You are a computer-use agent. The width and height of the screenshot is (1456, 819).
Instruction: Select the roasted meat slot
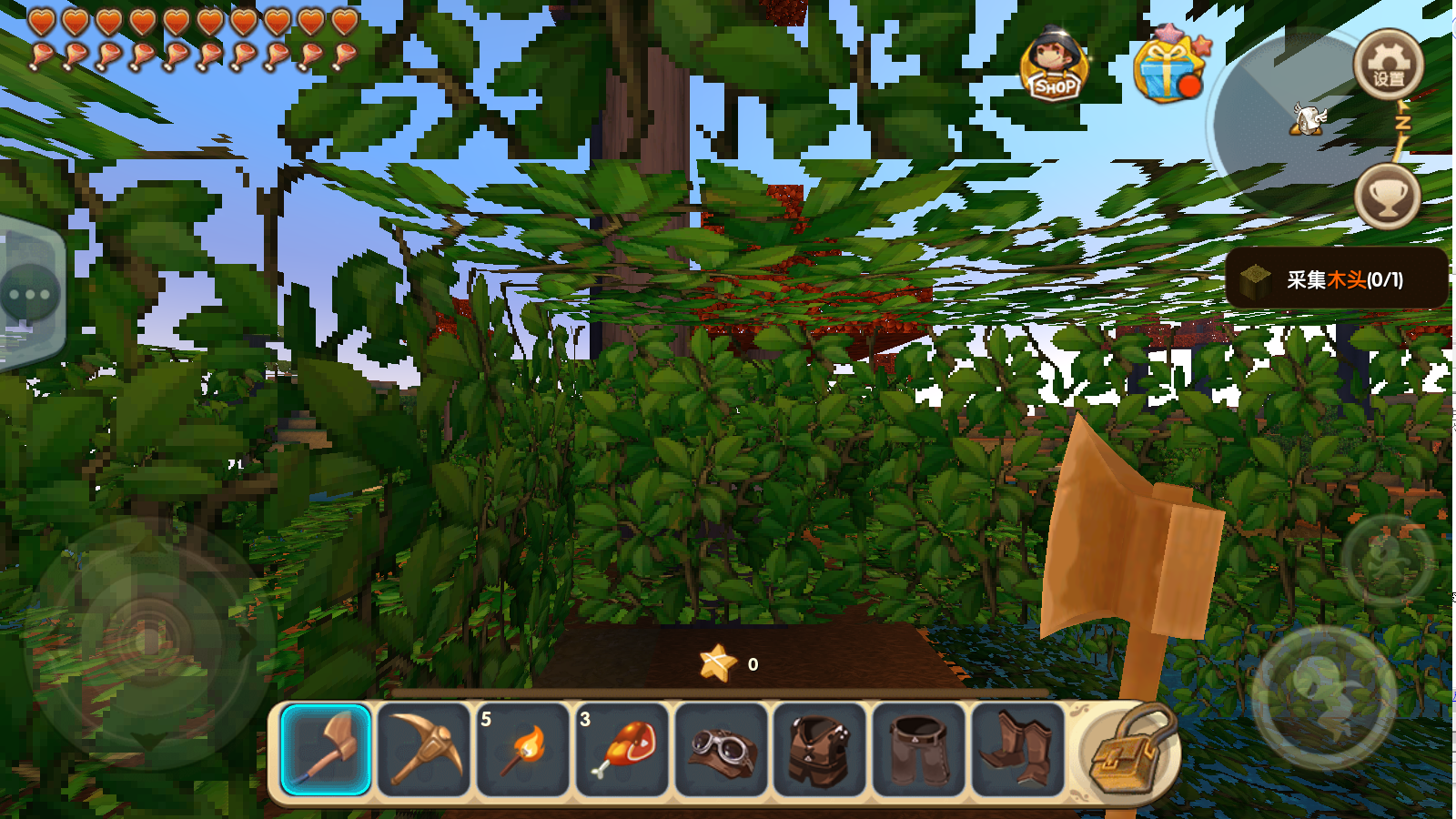click(x=622, y=750)
